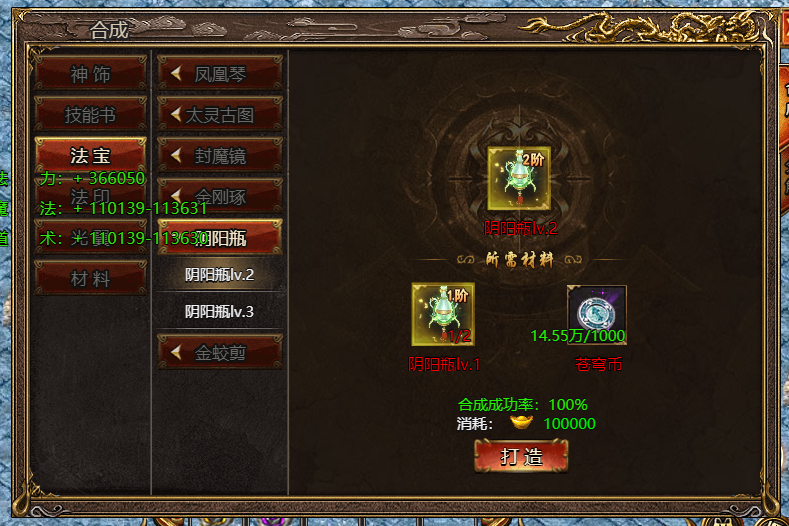
Task: Select the 法宝 tab
Action: click(90, 156)
